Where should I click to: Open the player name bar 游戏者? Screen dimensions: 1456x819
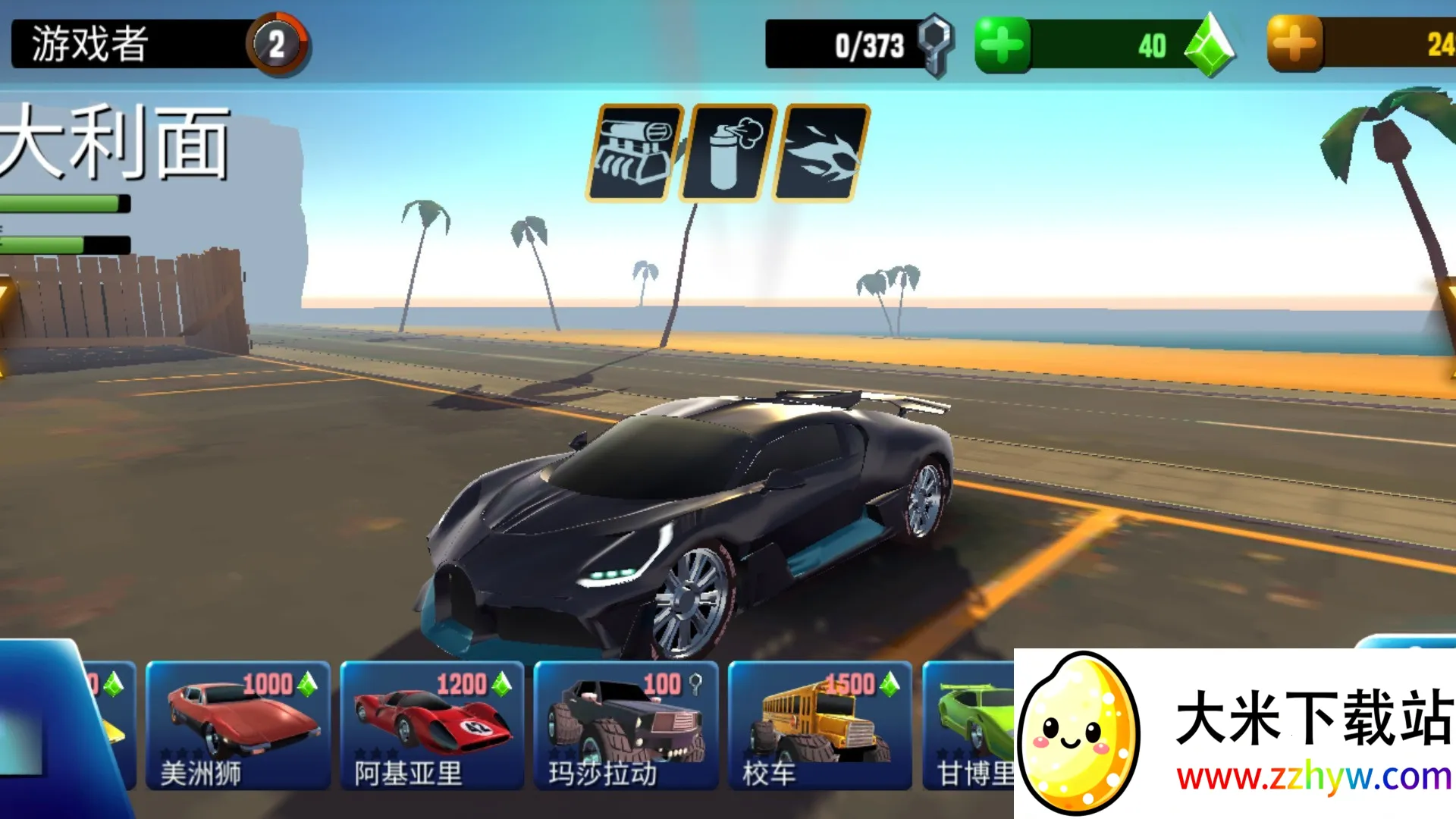point(114,43)
